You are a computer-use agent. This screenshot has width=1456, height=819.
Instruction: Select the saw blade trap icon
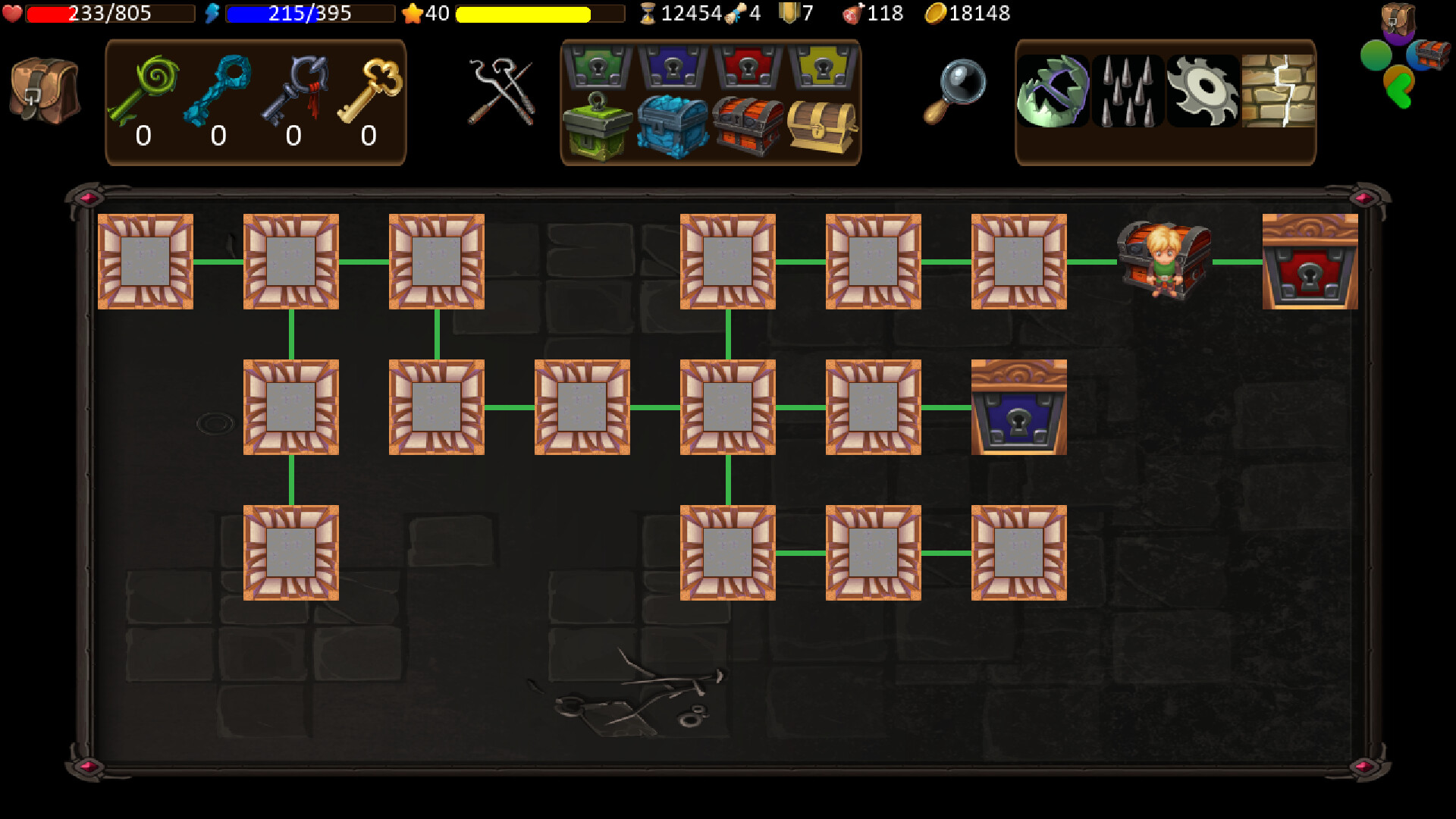click(x=1203, y=91)
